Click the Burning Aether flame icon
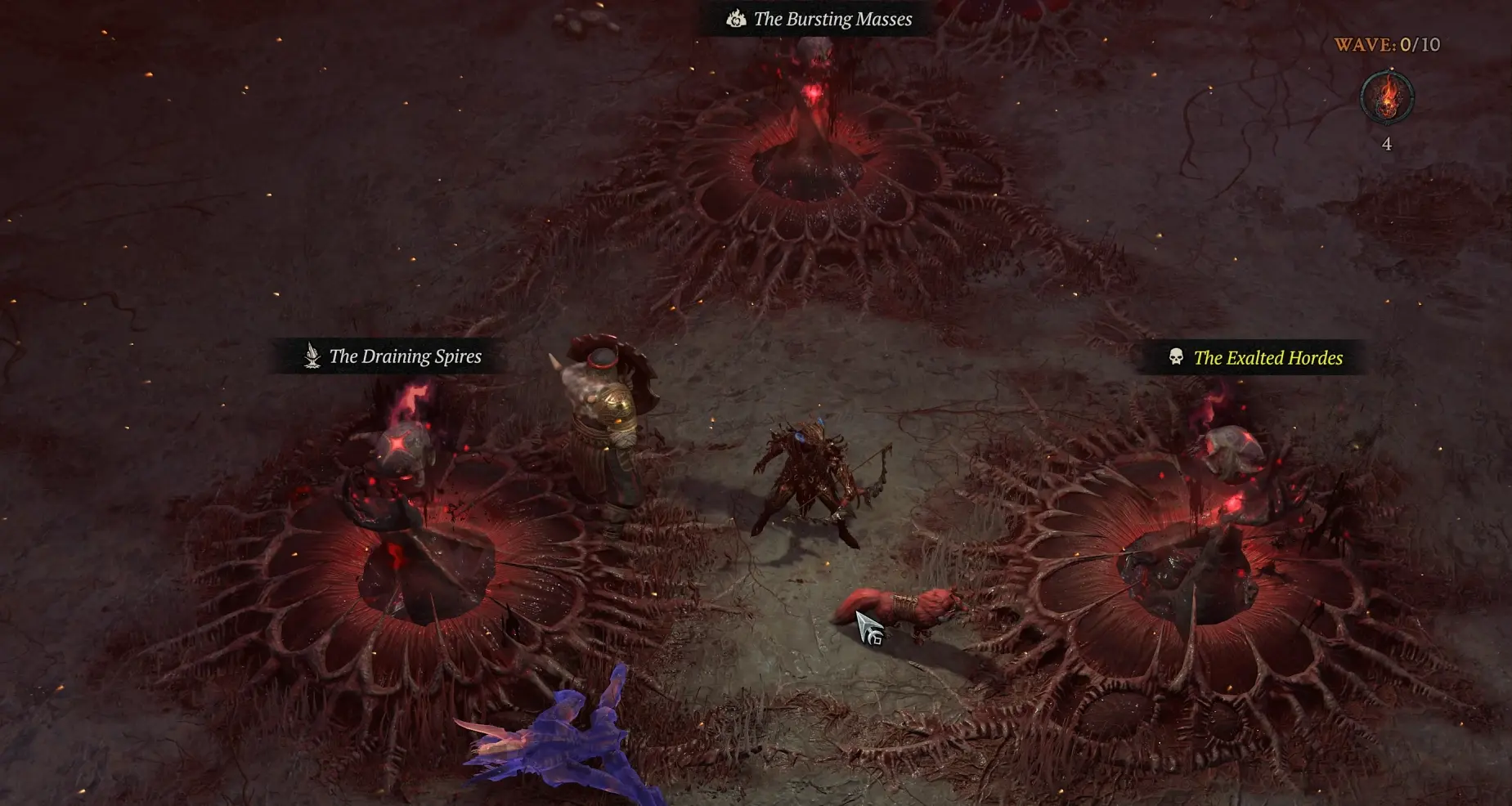The height and width of the screenshot is (806, 1512). click(1386, 98)
